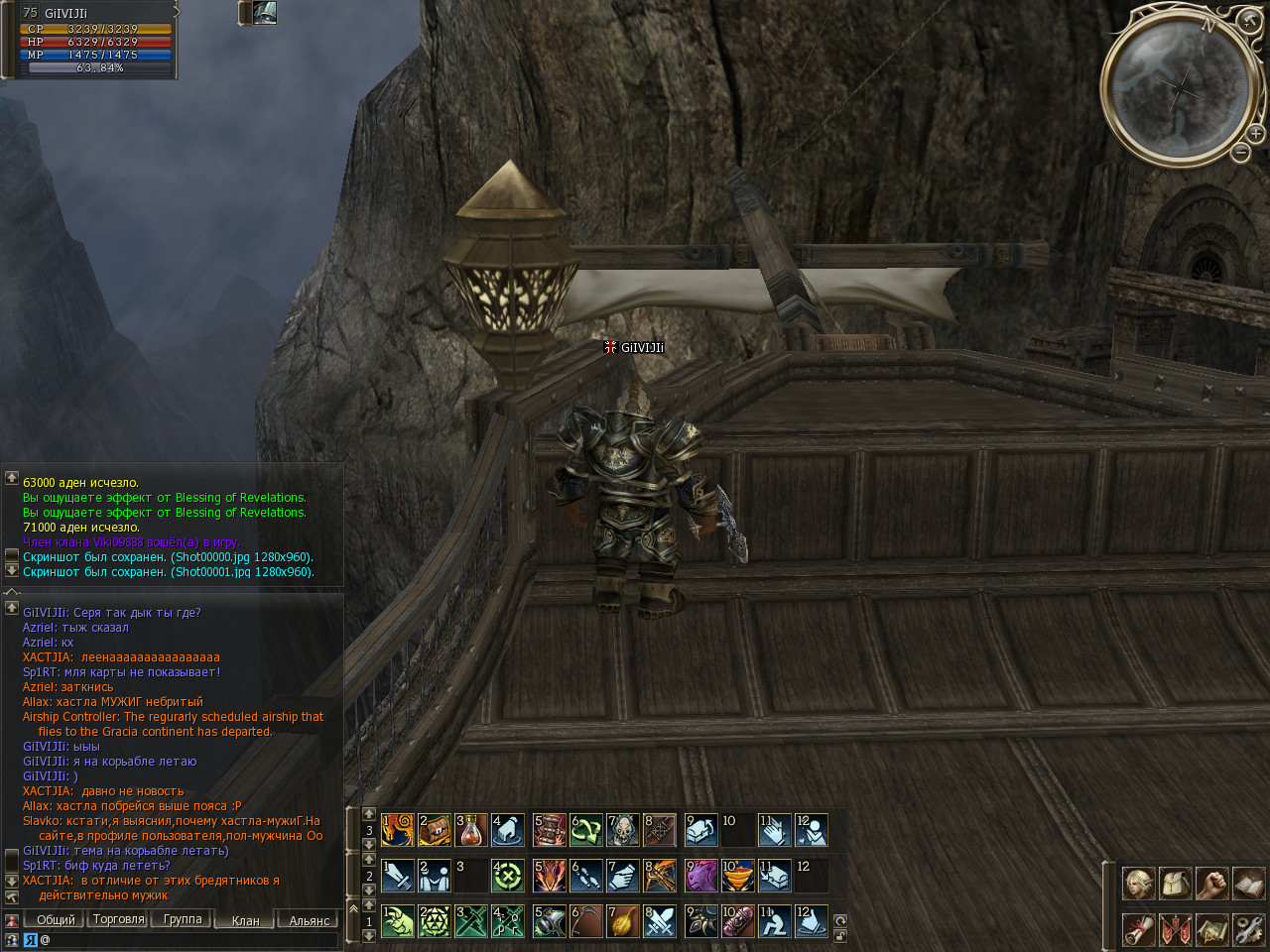Image resolution: width=1270 pixels, height=952 pixels.
Task: Select the treasure chest hotbar slot
Action: pyautogui.click(x=435, y=829)
